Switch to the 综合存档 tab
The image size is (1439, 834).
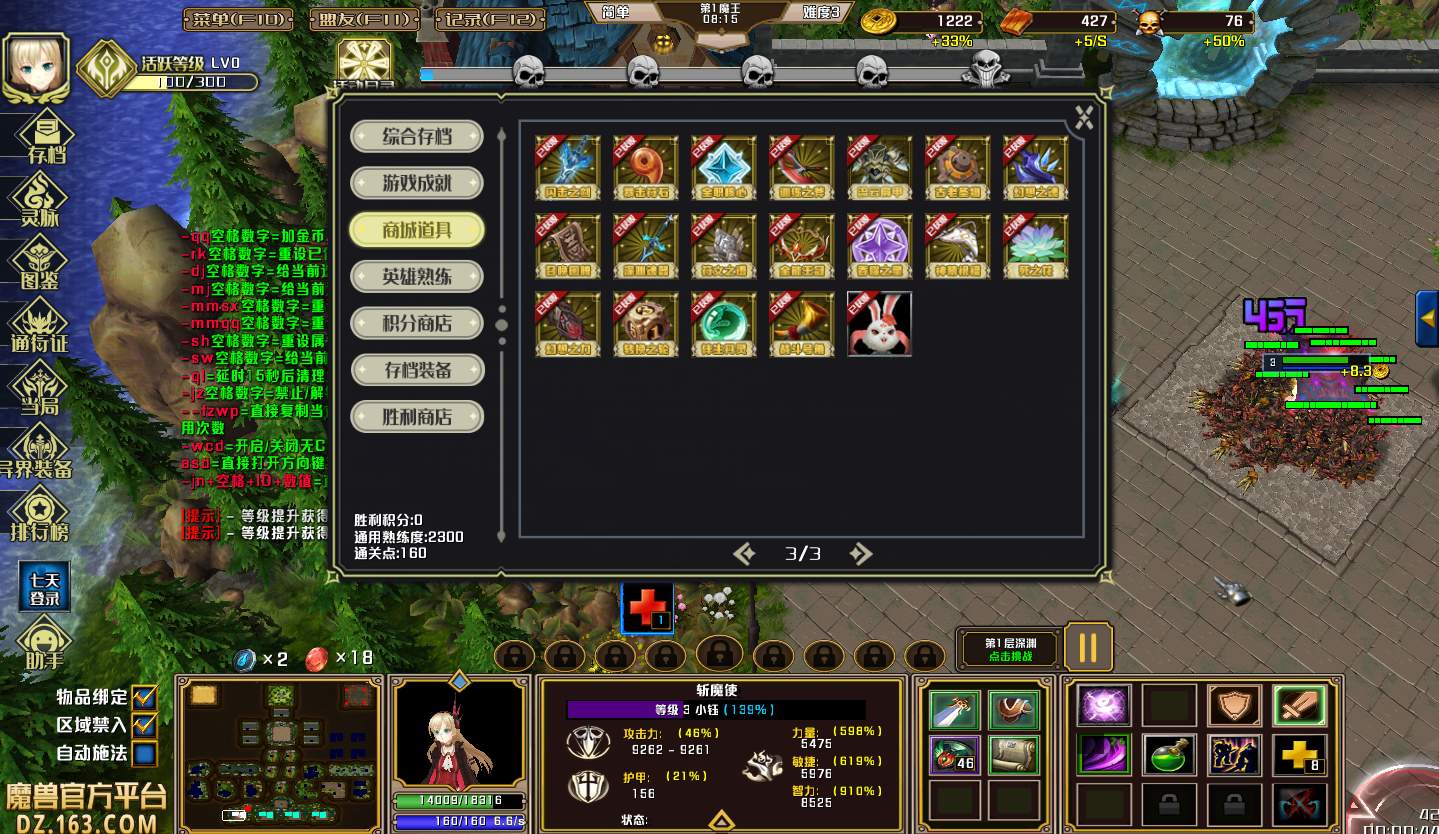click(x=417, y=137)
